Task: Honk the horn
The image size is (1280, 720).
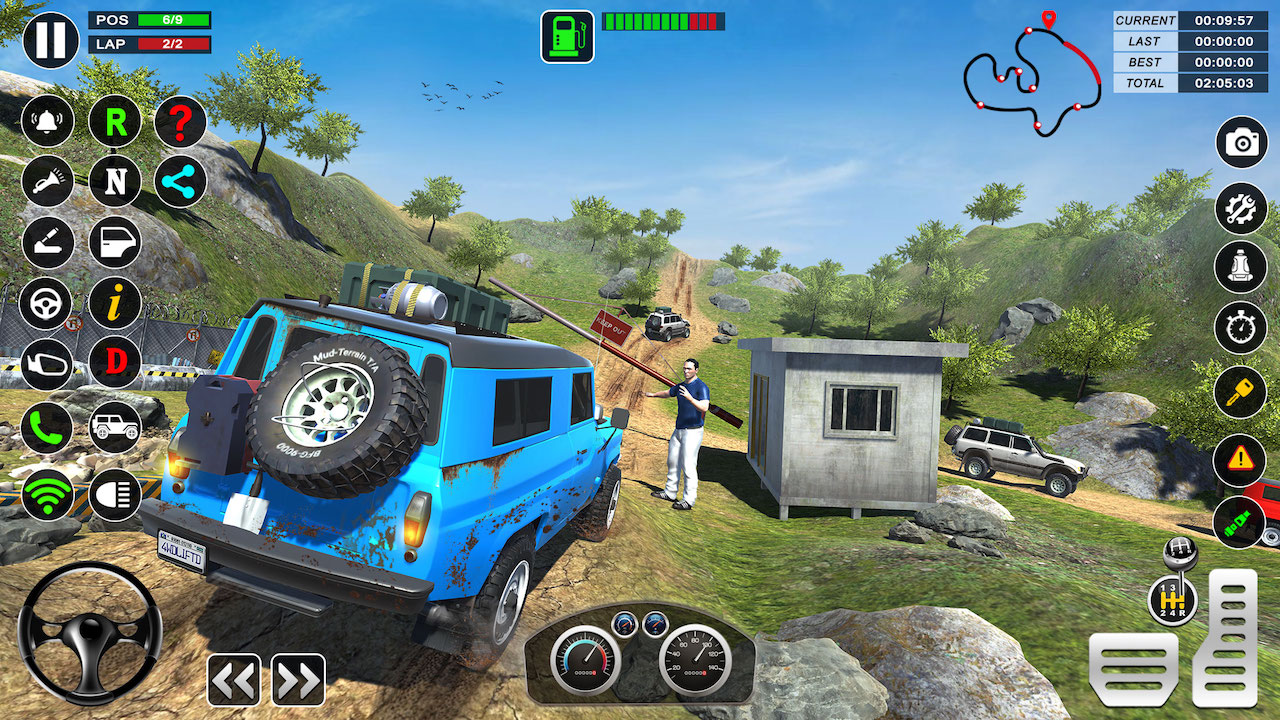Action: click(x=47, y=181)
